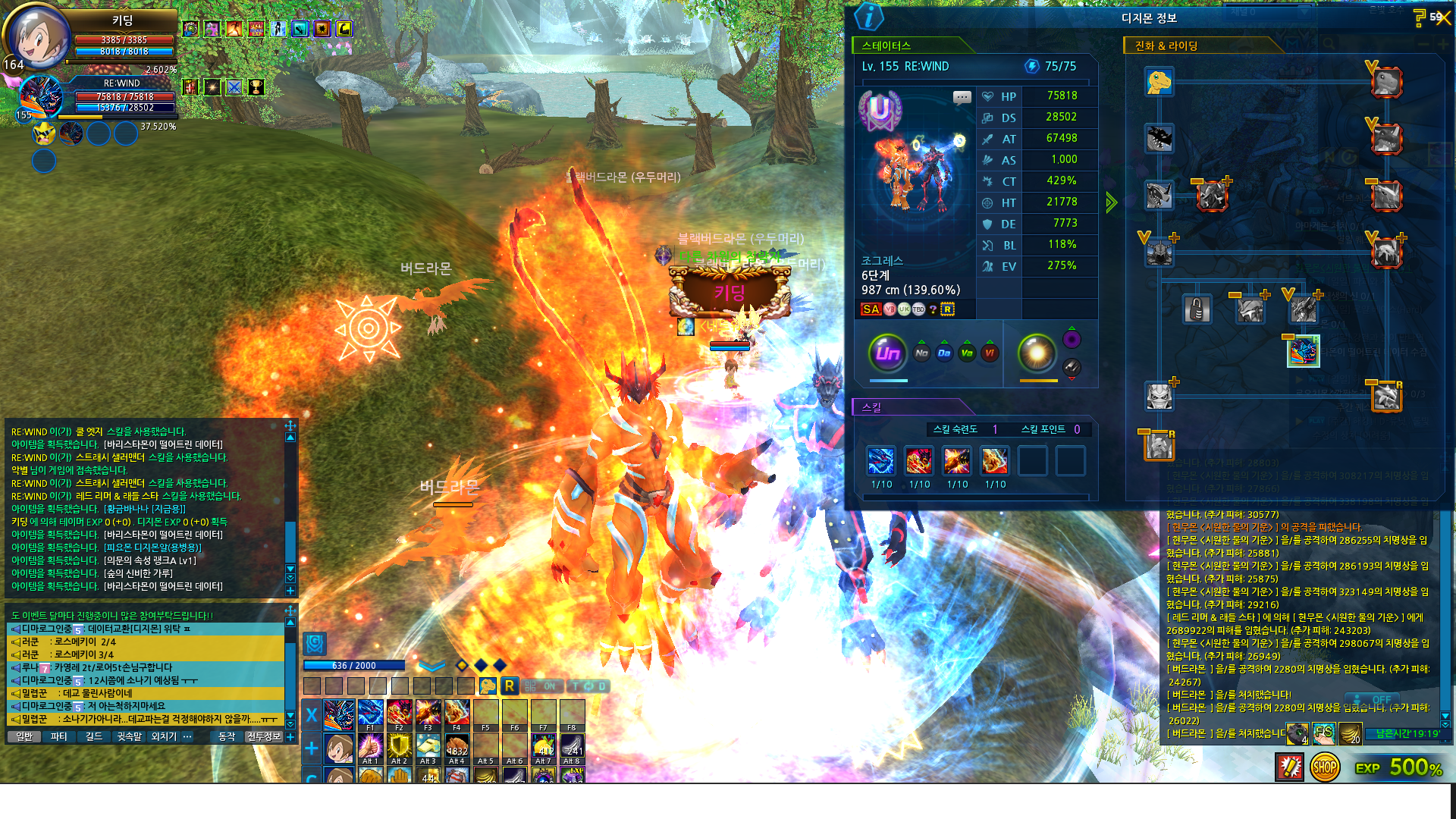The width and height of the screenshot is (1456, 819).
Task: Expand the green arrow beside stats
Action: pos(1112,202)
